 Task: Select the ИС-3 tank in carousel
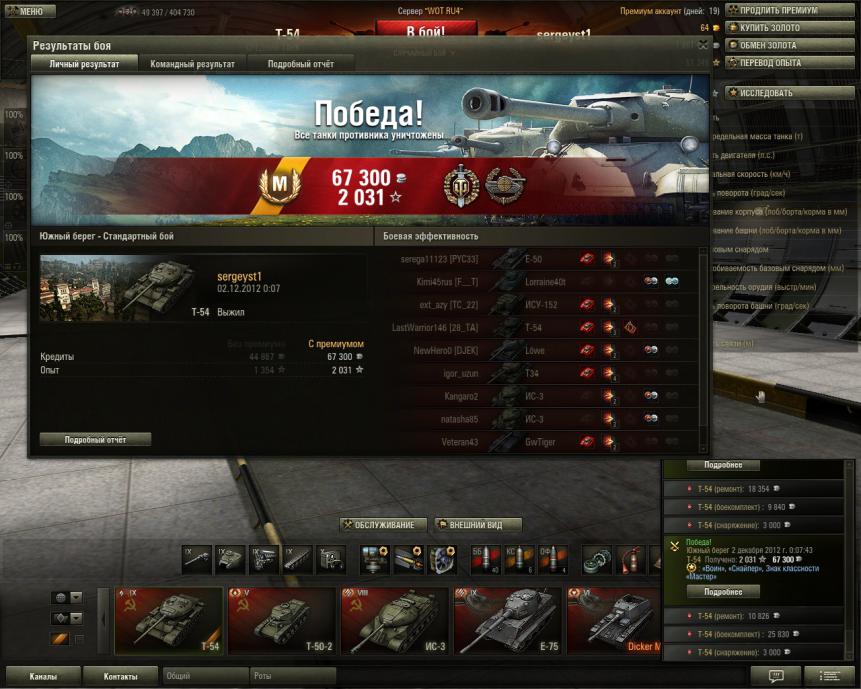coord(394,620)
